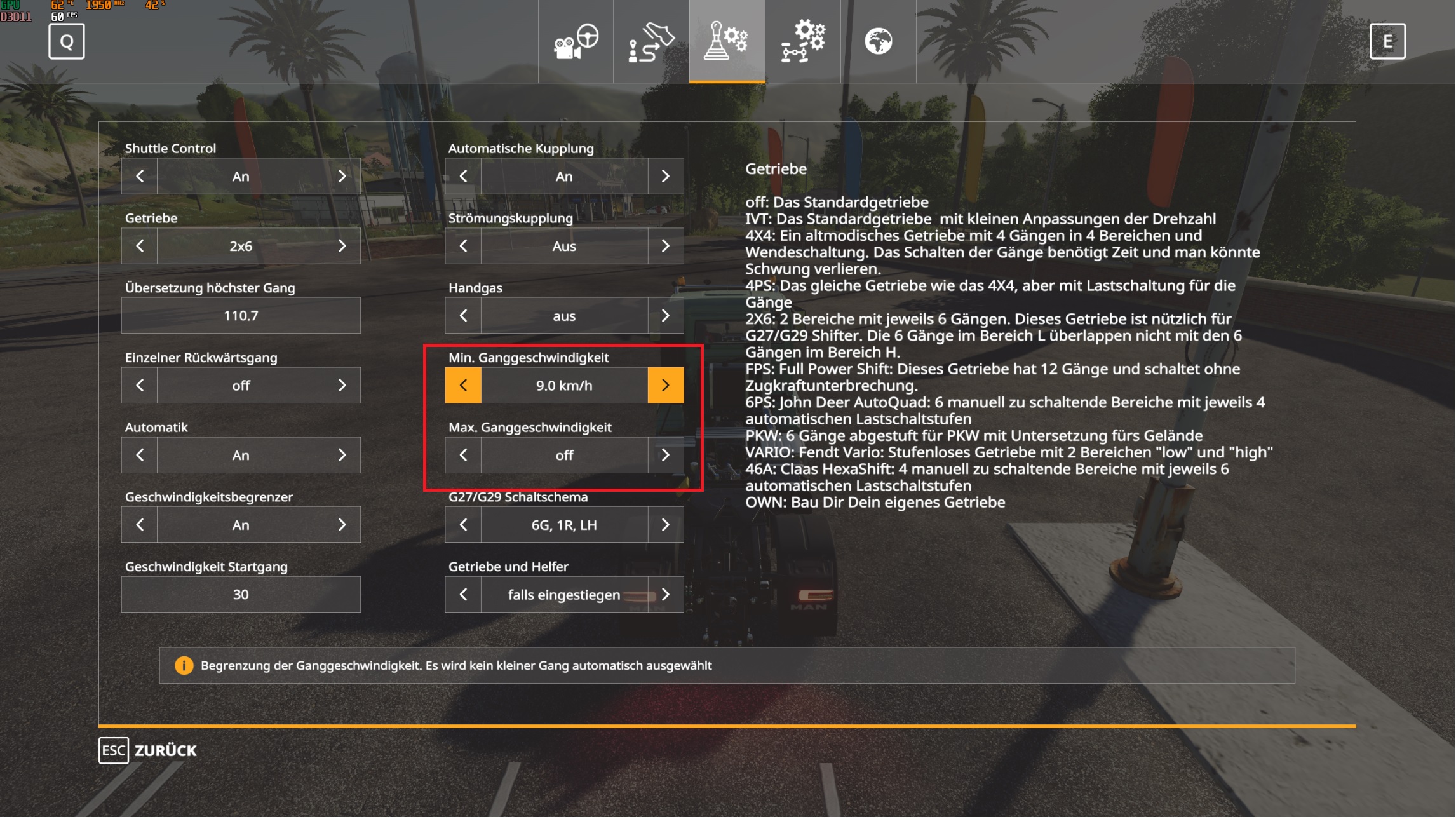Enable Strömungskupplung
Image resolution: width=1456 pixels, height=819 pixels.
tap(666, 246)
